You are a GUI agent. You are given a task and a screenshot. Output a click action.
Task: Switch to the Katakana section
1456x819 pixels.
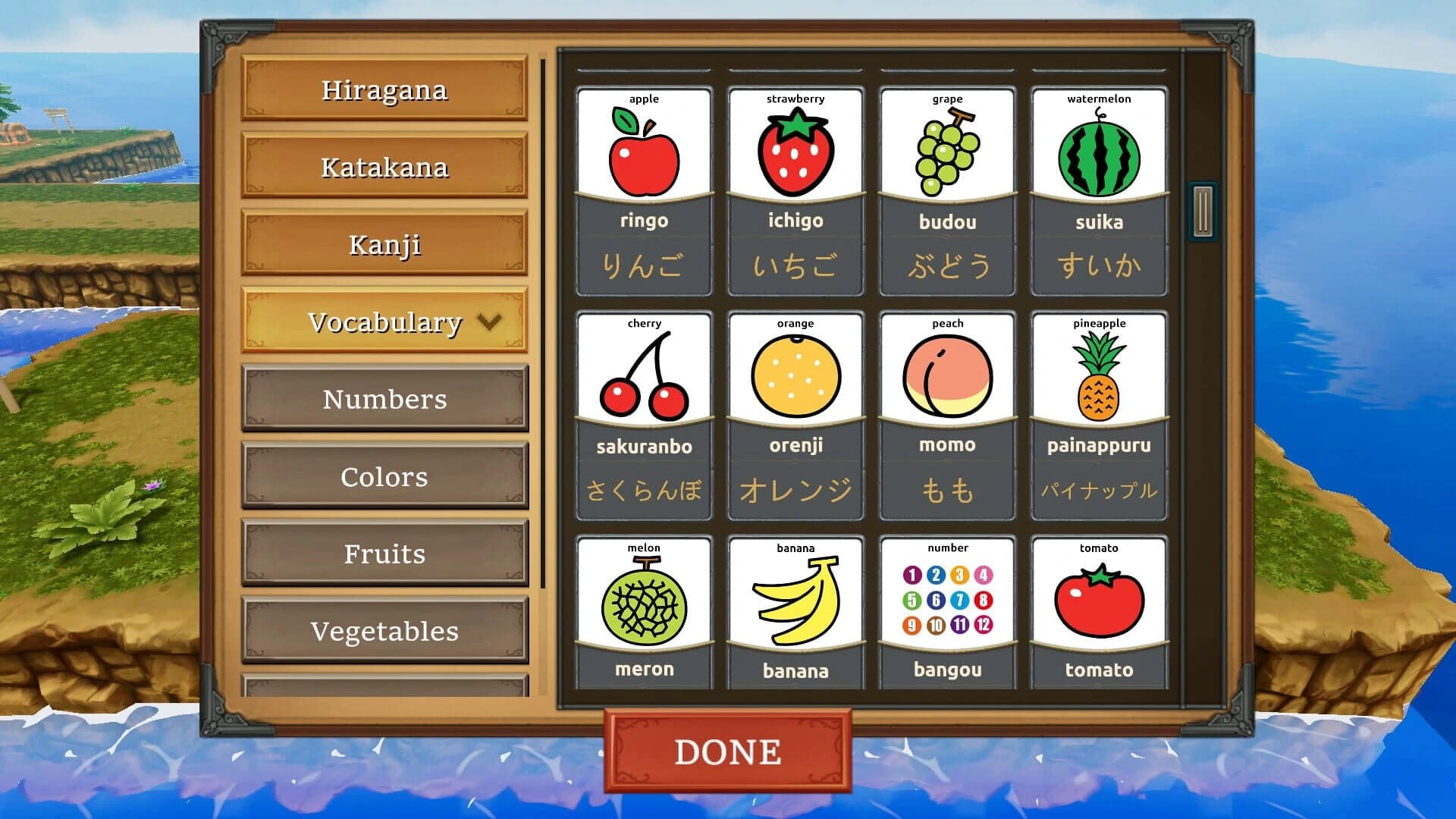click(384, 168)
